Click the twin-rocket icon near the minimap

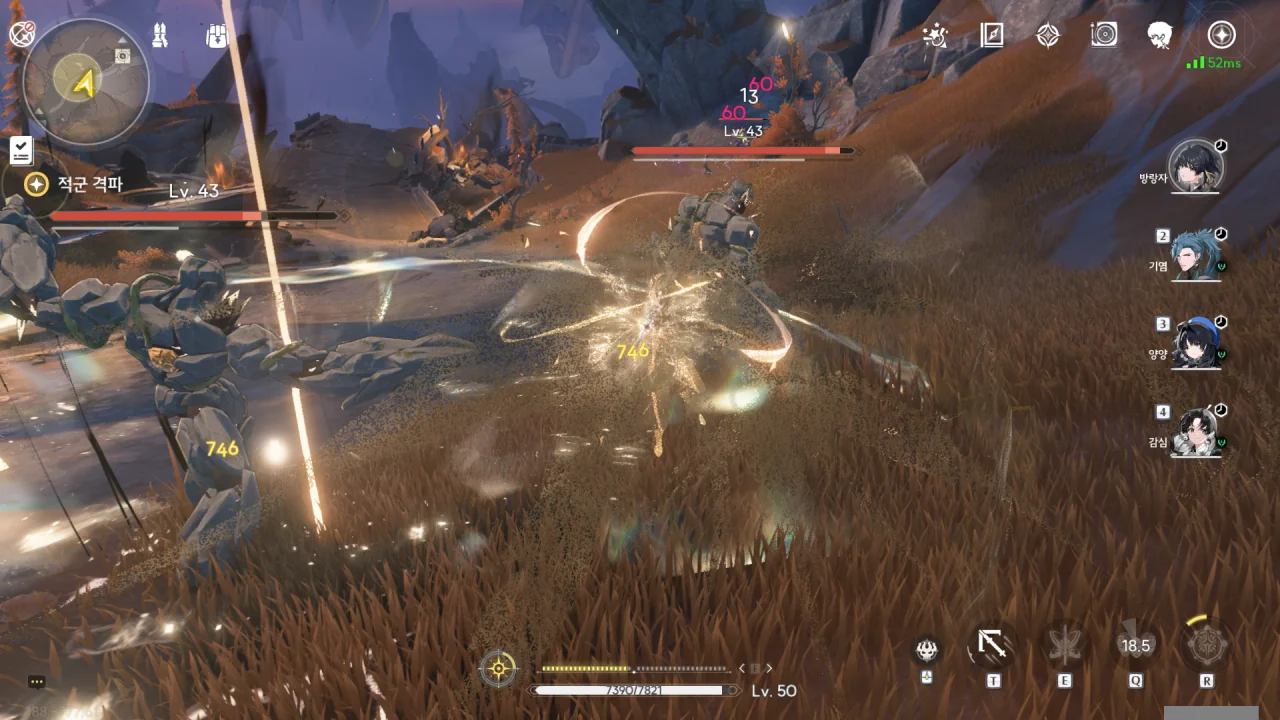(160, 36)
